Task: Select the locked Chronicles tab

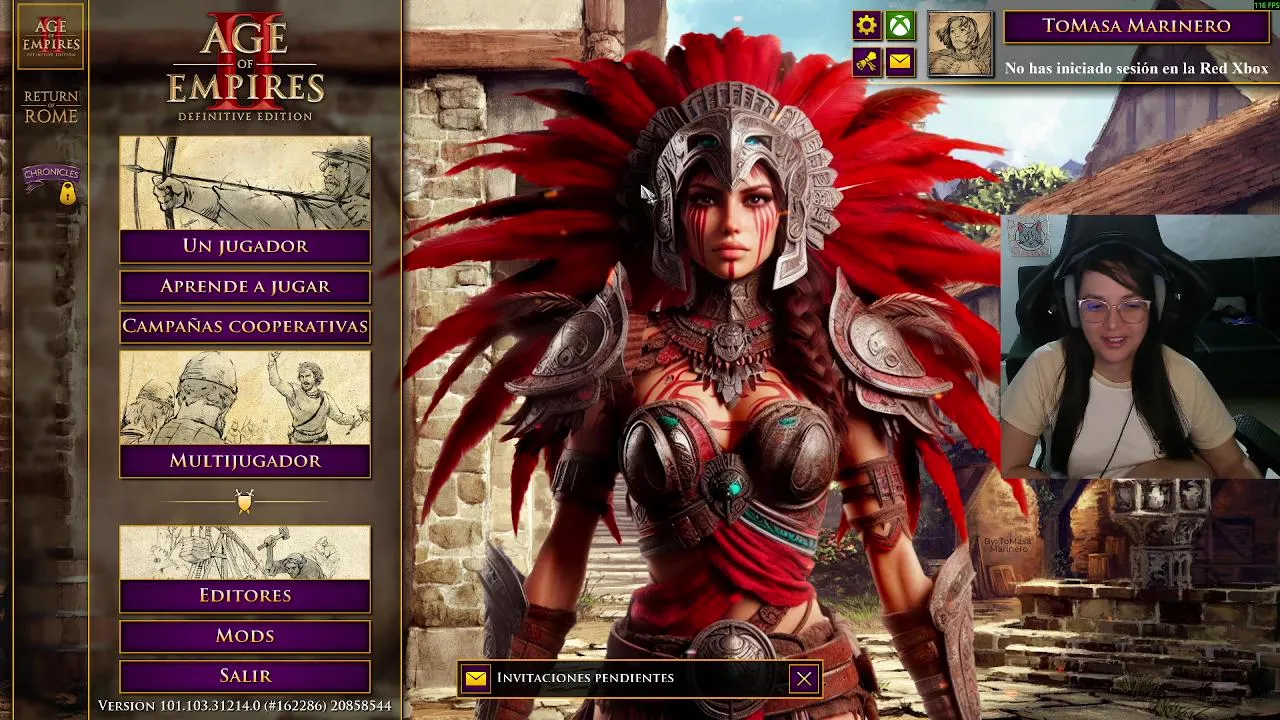Action: (51, 182)
